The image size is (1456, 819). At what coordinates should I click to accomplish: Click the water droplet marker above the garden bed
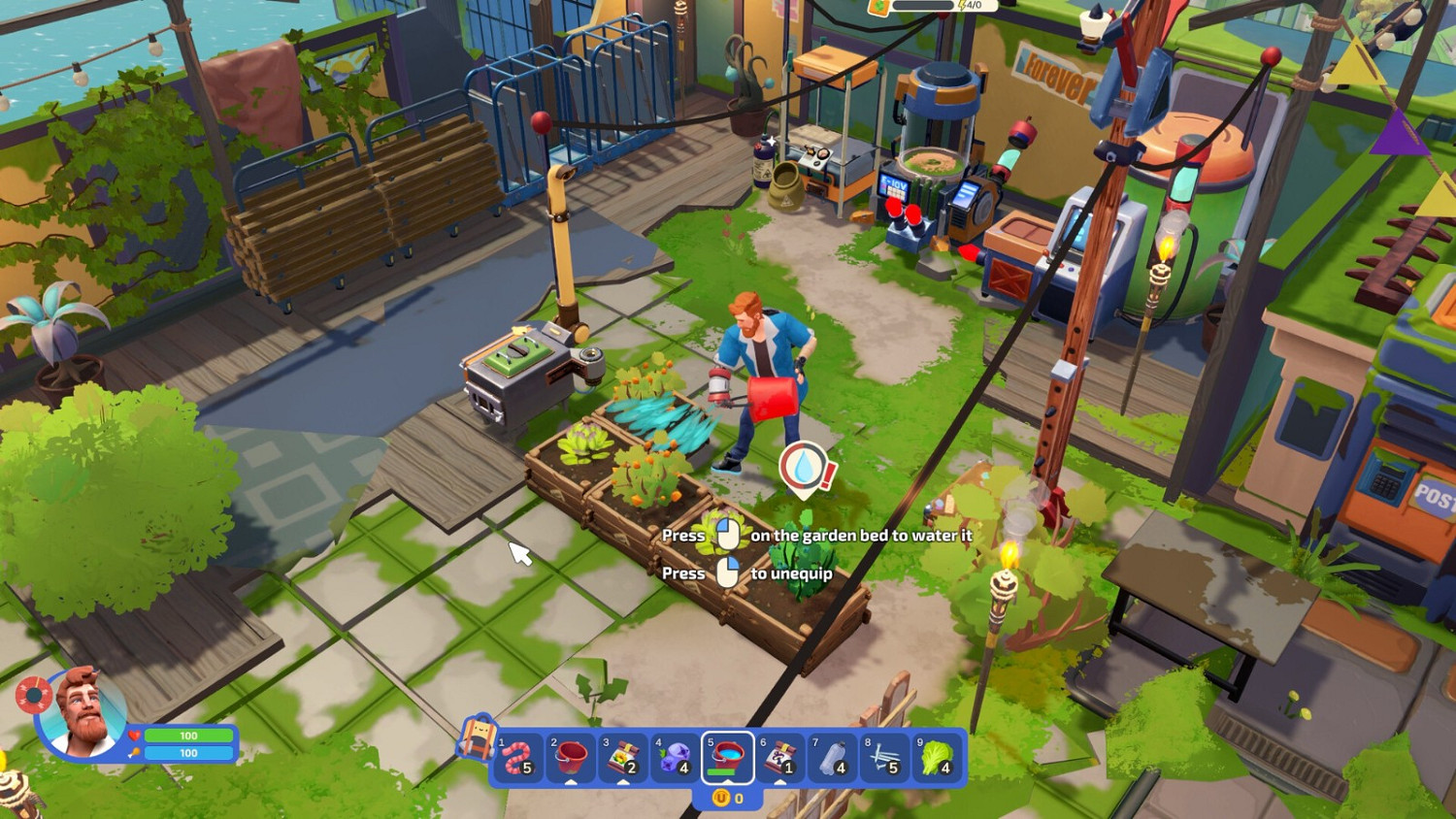point(805,466)
